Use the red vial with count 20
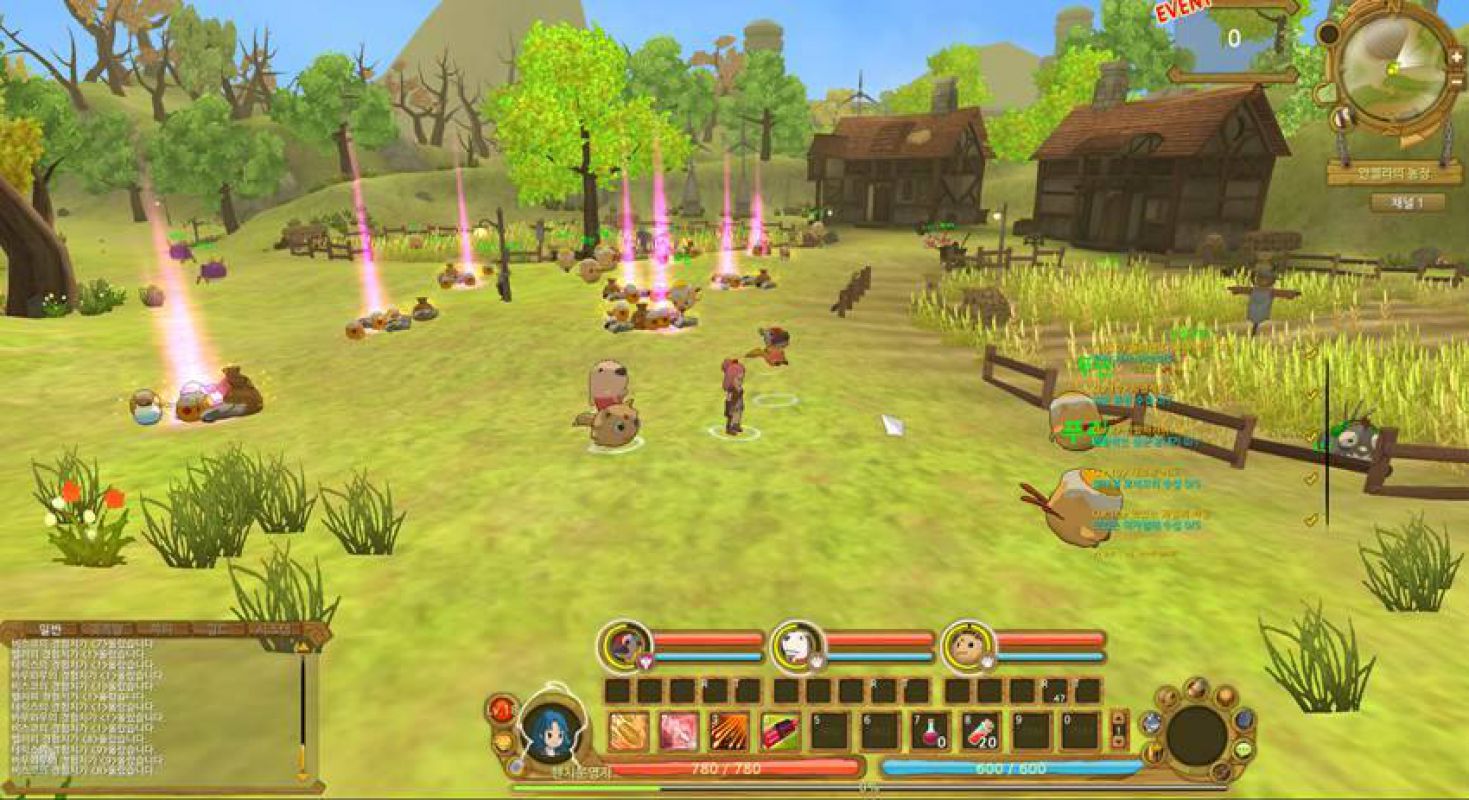 point(981,731)
